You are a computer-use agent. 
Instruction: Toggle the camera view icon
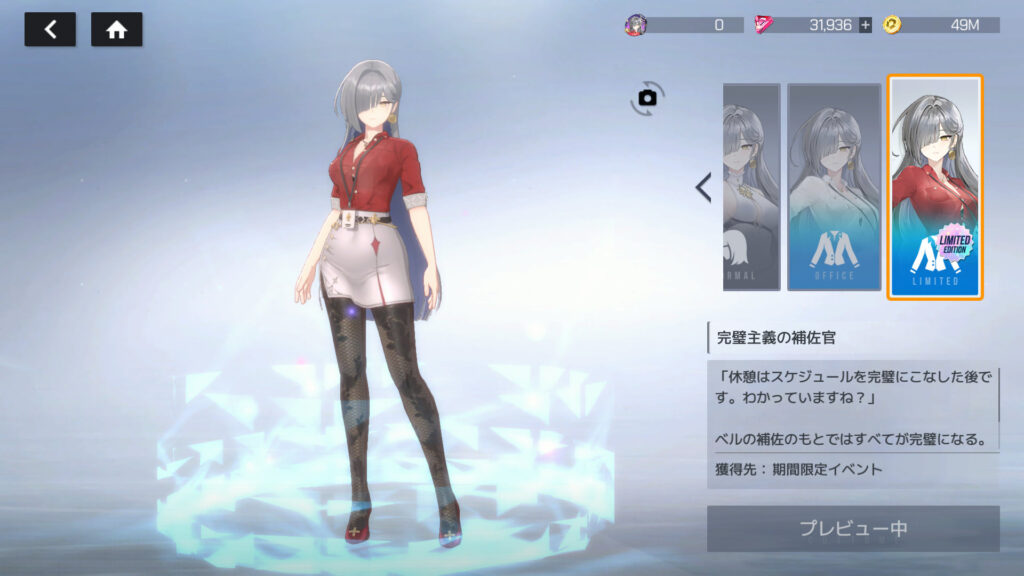pos(647,98)
